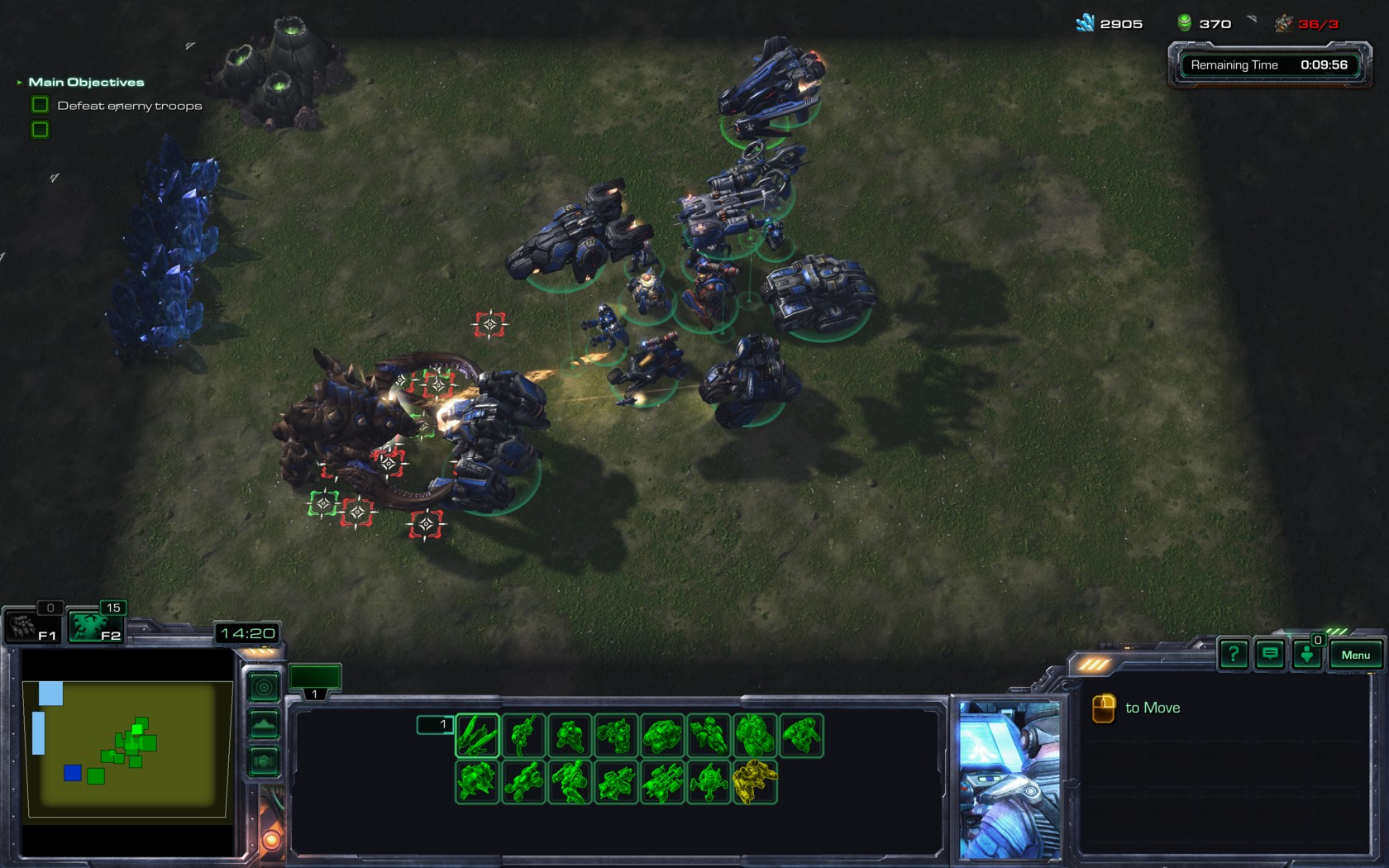Toggle the minimap handshake color mode button
1389x868 pixels.
pyautogui.click(x=264, y=761)
